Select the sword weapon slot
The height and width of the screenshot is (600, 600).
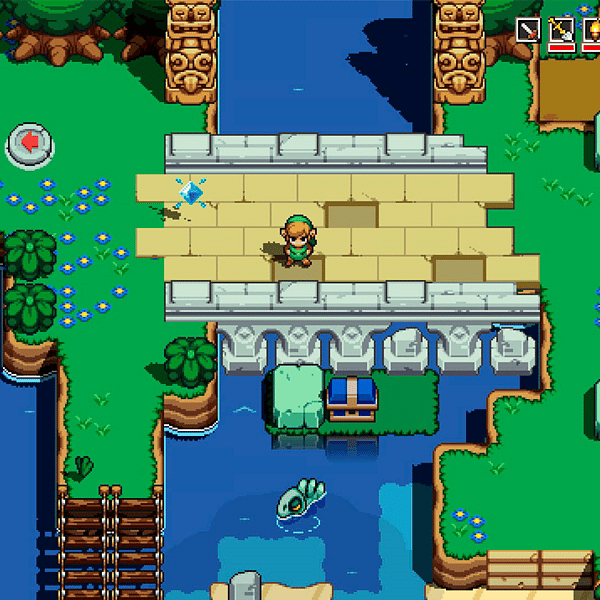pyautogui.click(x=527, y=30)
